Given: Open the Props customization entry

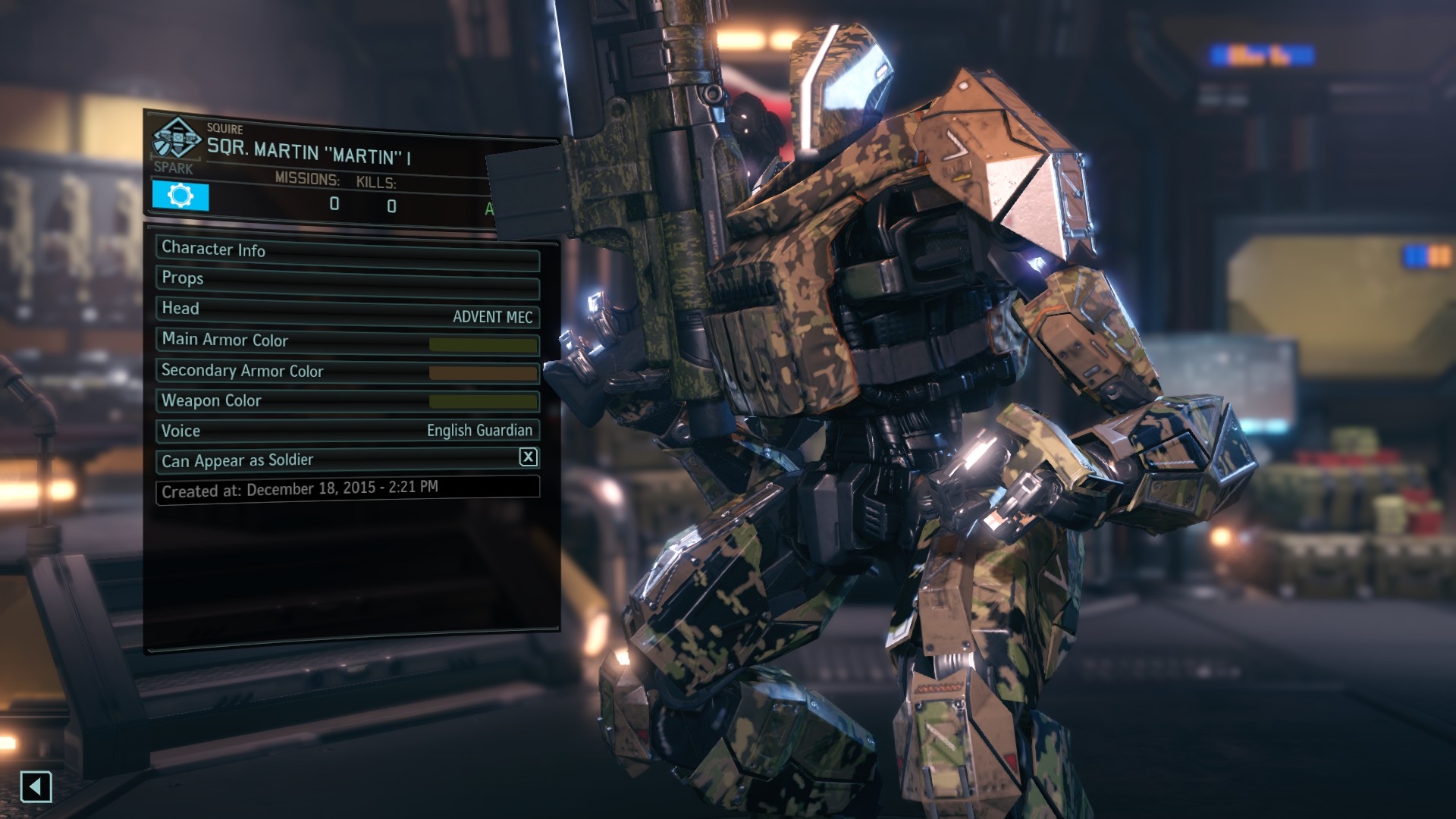Looking at the screenshot, I should click(x=347, y=281).
